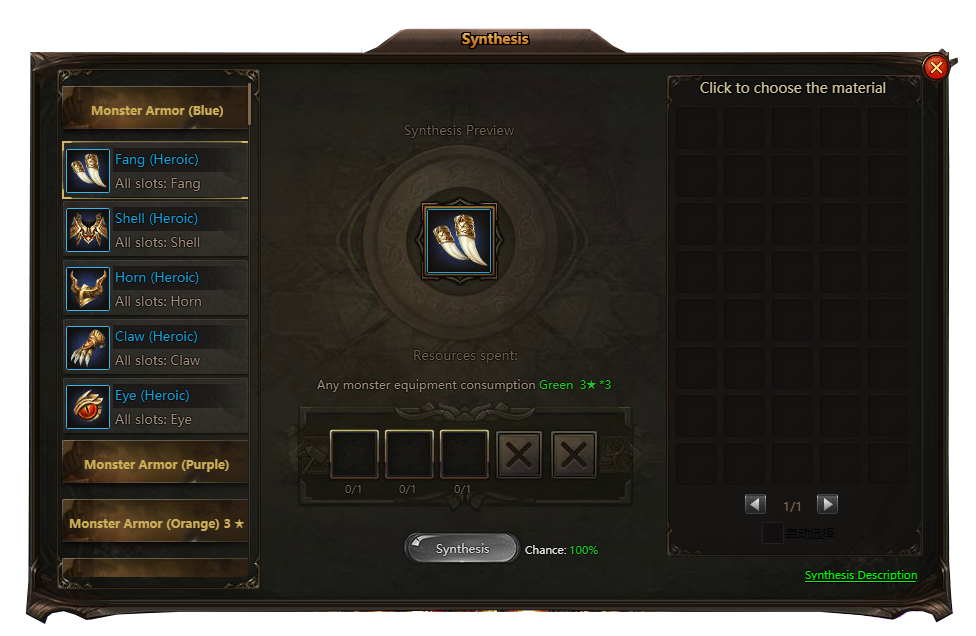
Task: Close the Synthesis window
Action: point(936,67)
